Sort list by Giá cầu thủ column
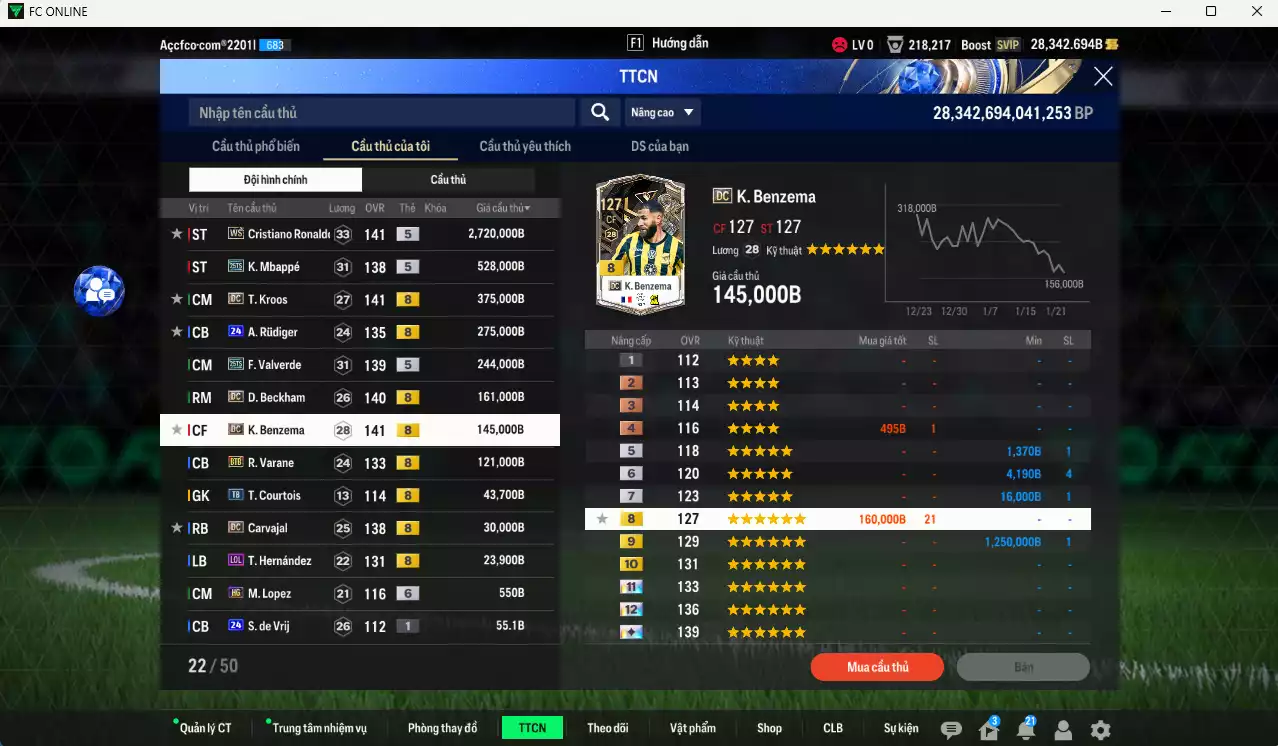Viewport: 1278px width, 746px height. (x=503, y=208)
